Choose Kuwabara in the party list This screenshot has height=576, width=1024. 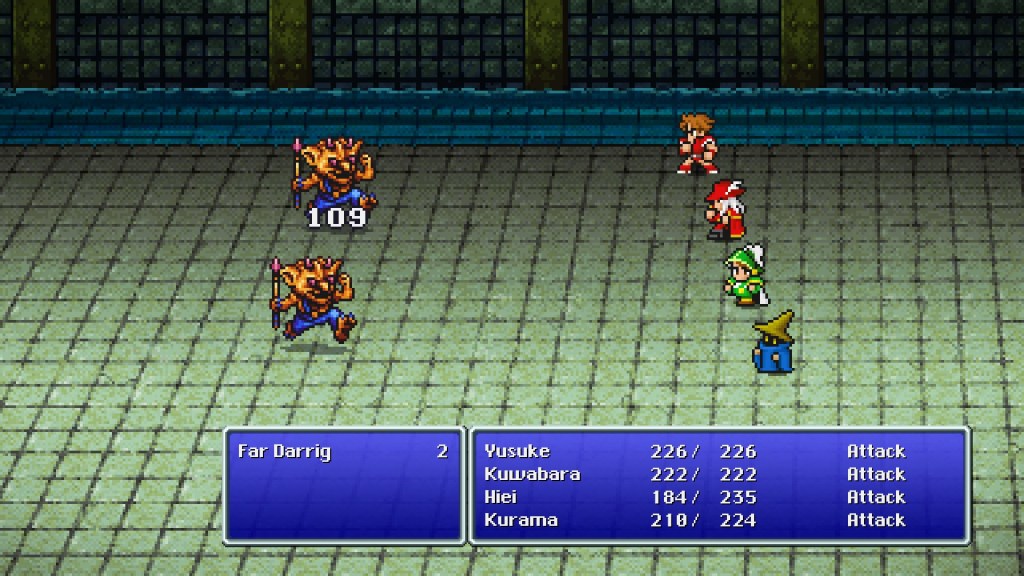(x=531, y=474)
